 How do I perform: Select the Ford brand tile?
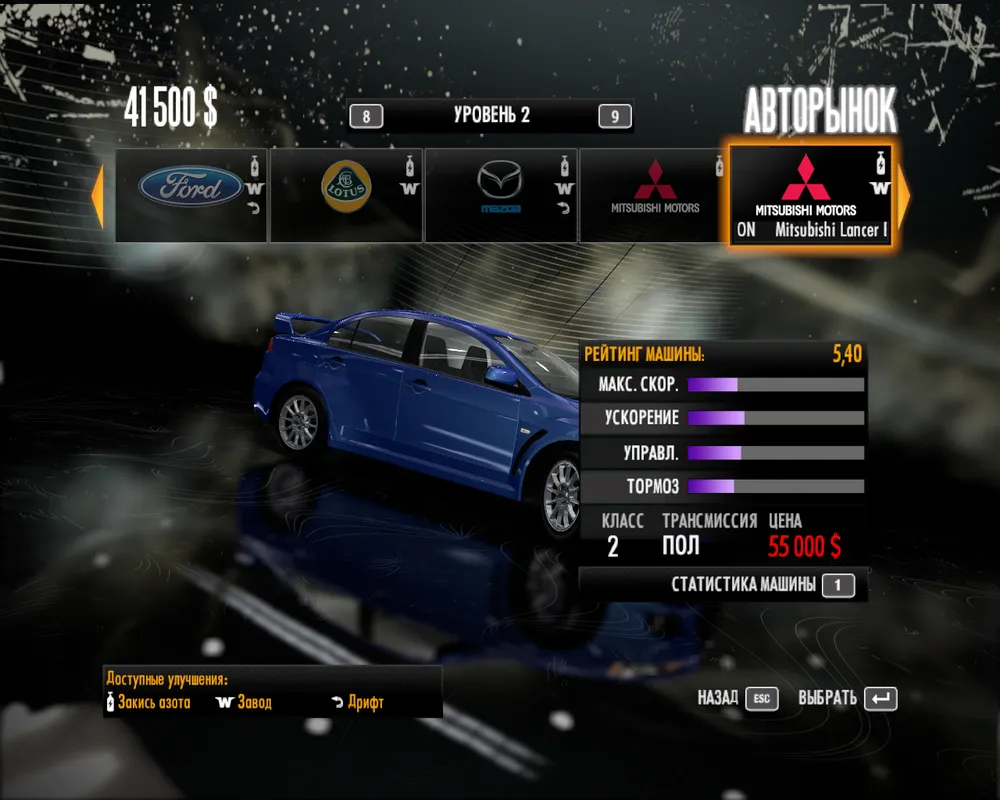click(191, 195)
